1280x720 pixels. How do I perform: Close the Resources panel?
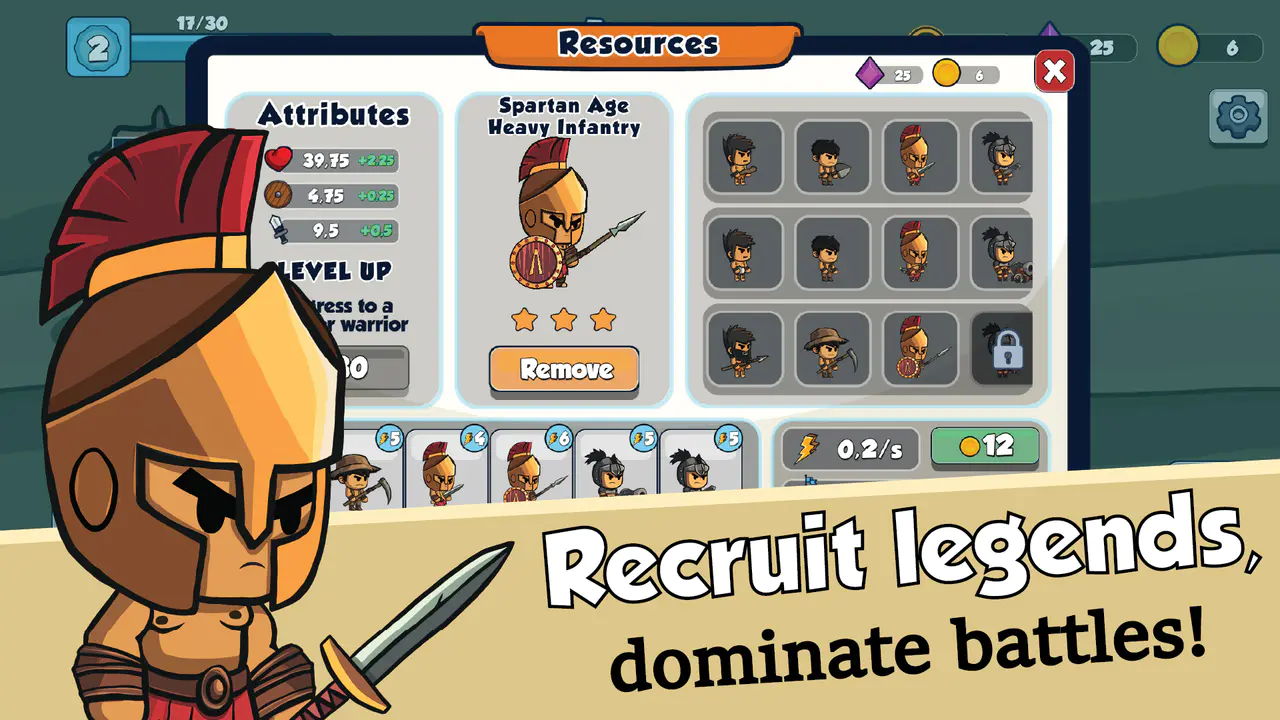(x=1053, y=71)
